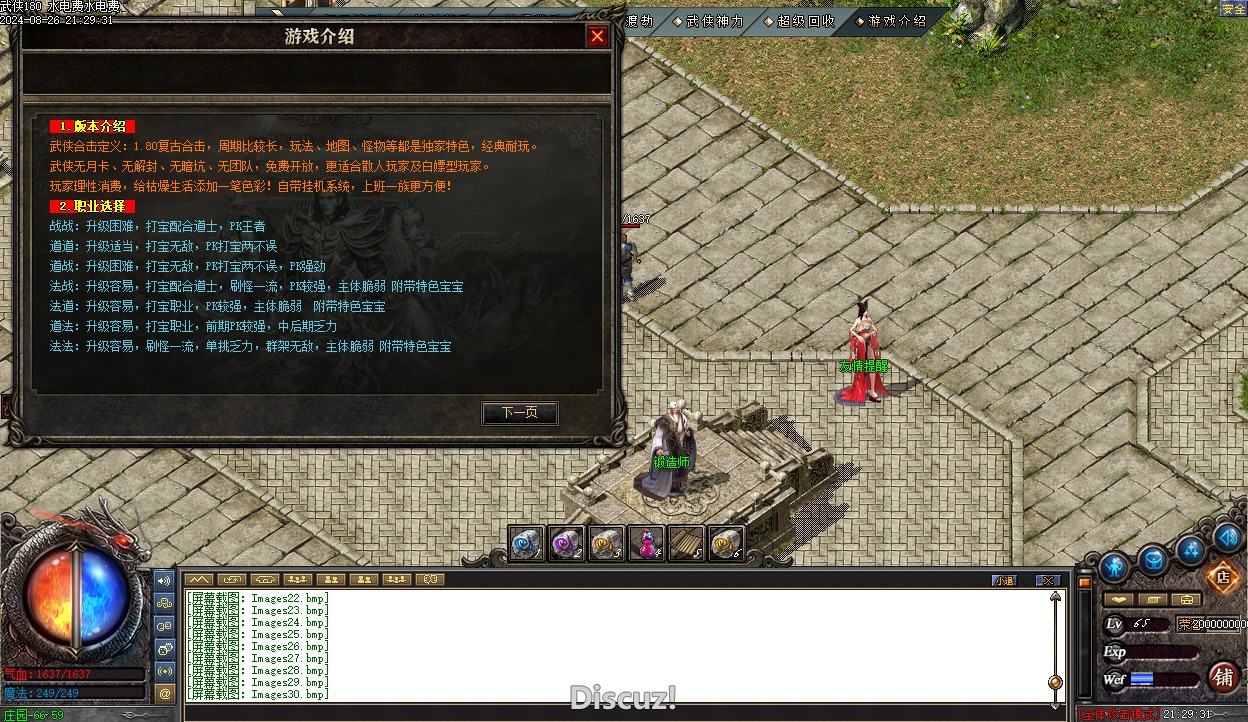Close the chat panel with its X button

1047,580
